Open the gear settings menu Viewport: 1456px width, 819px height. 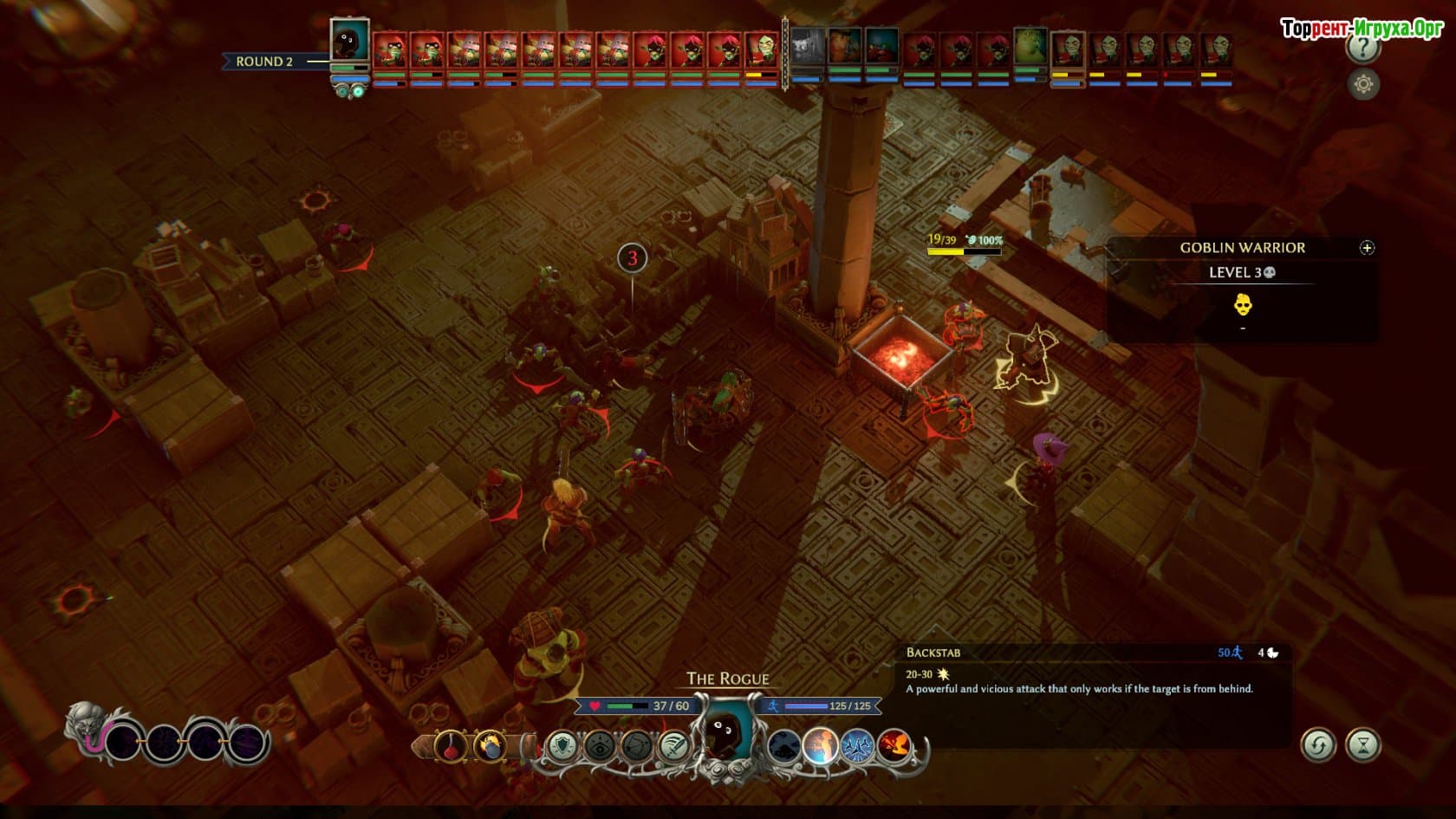(x=1363, y=84)
